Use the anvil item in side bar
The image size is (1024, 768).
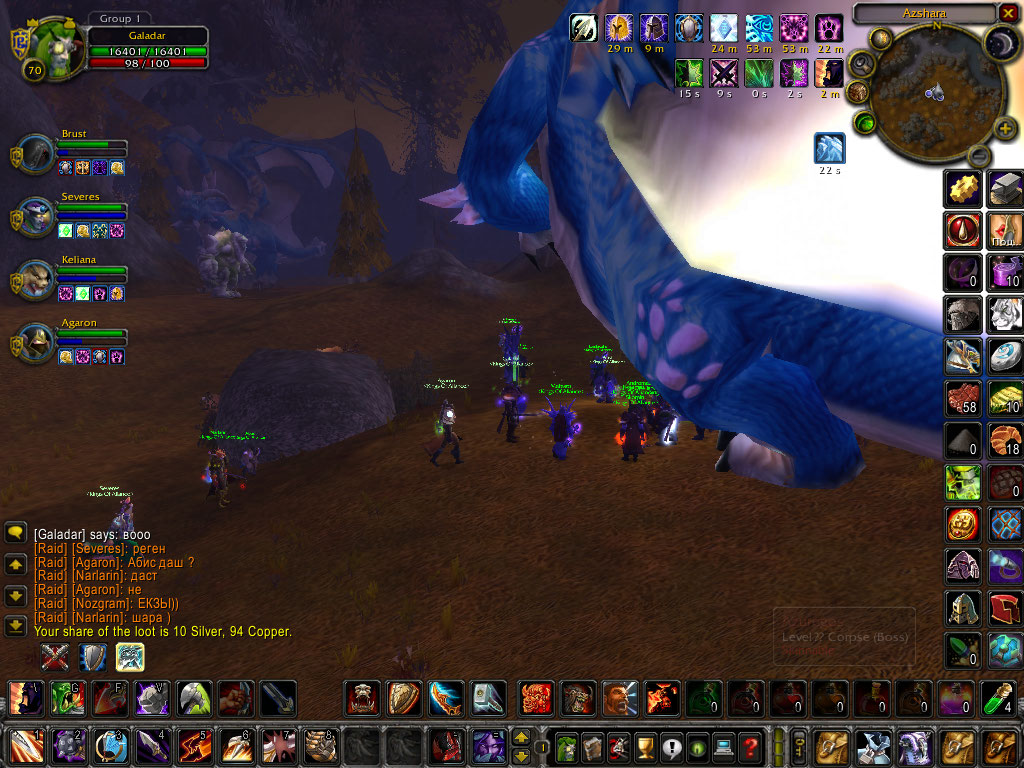tap(1005, 188)
